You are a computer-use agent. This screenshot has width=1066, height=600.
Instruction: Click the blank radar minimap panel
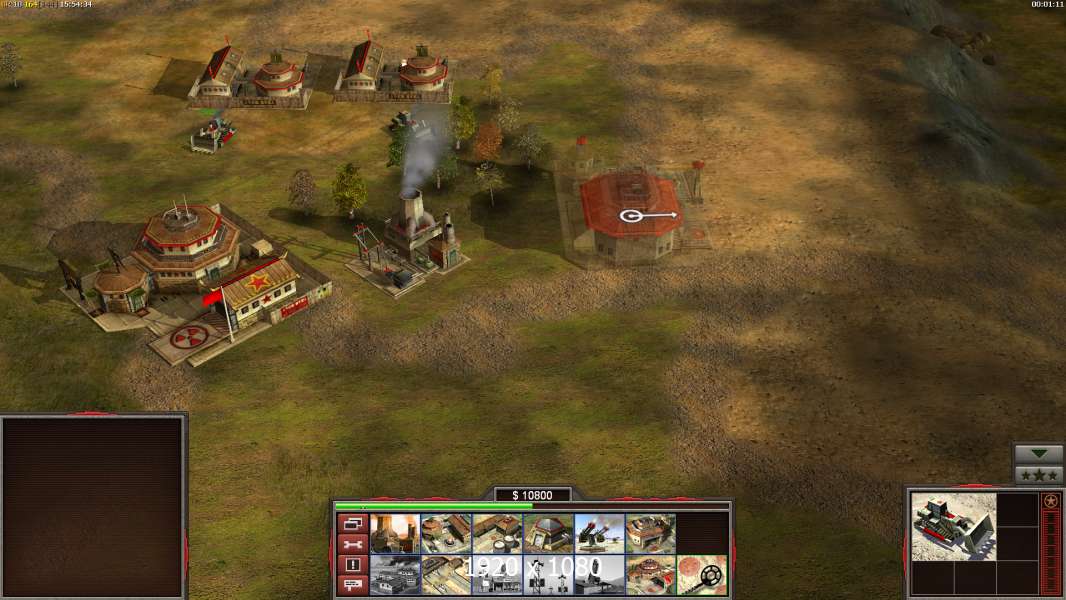pyautogui.click(x=93, y=507)
